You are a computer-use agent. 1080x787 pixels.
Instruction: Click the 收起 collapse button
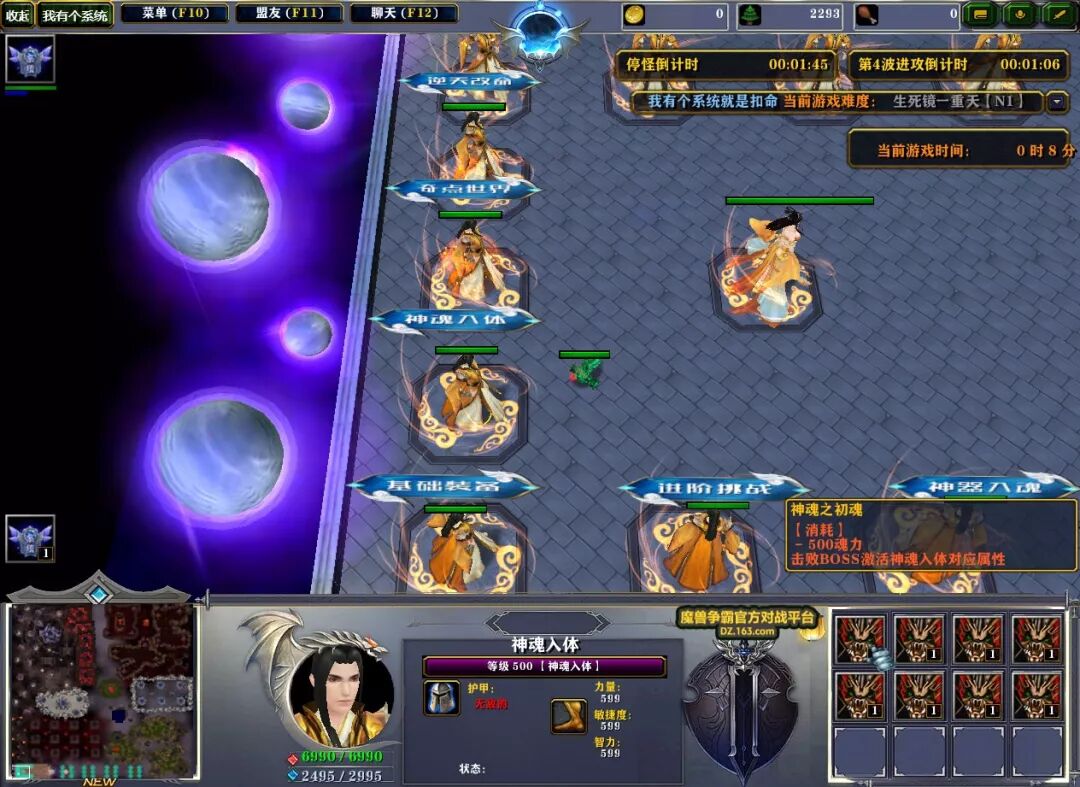click(18, 15)
